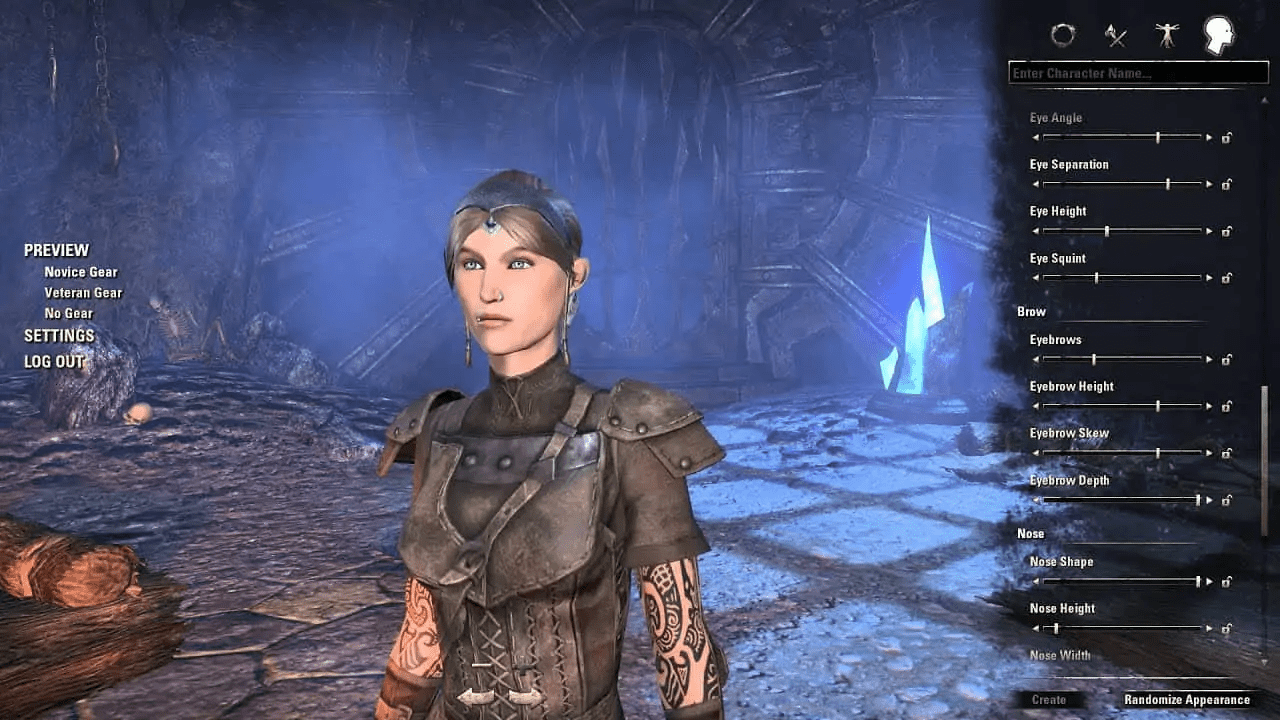Preview the character with Novice Gear
This screenshot has height=720, width=1280.
click(x=81, y=271)
